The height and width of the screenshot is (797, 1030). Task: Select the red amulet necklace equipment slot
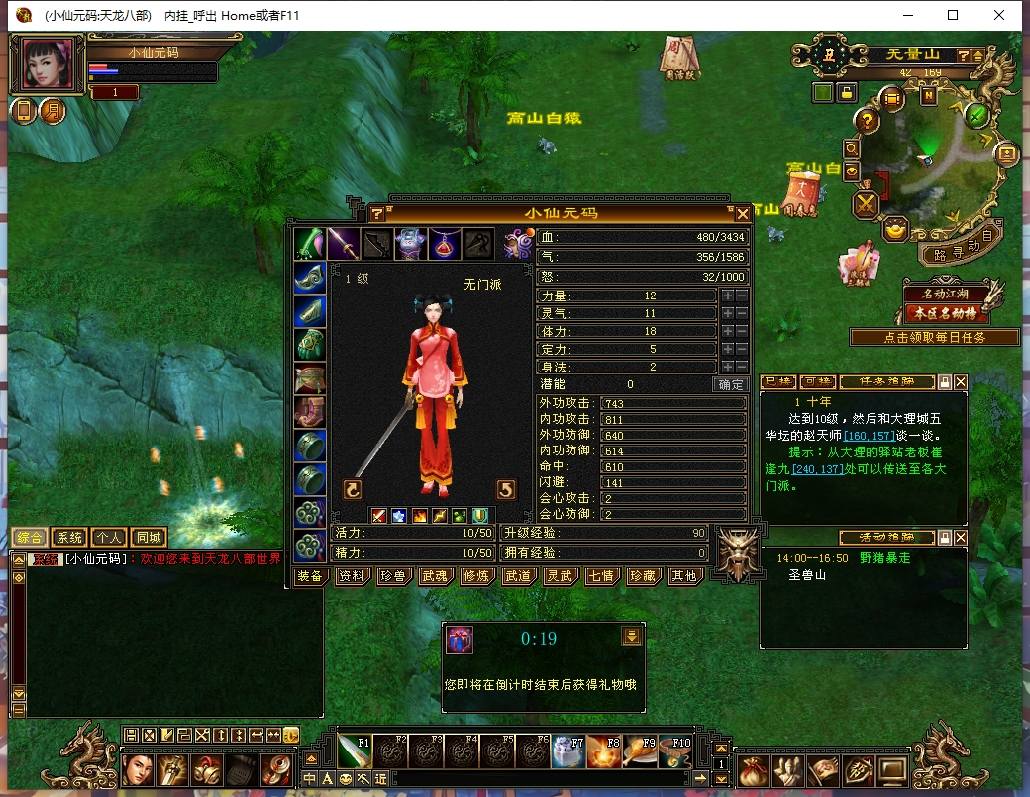pyautogui.click(x=445, y=243)
